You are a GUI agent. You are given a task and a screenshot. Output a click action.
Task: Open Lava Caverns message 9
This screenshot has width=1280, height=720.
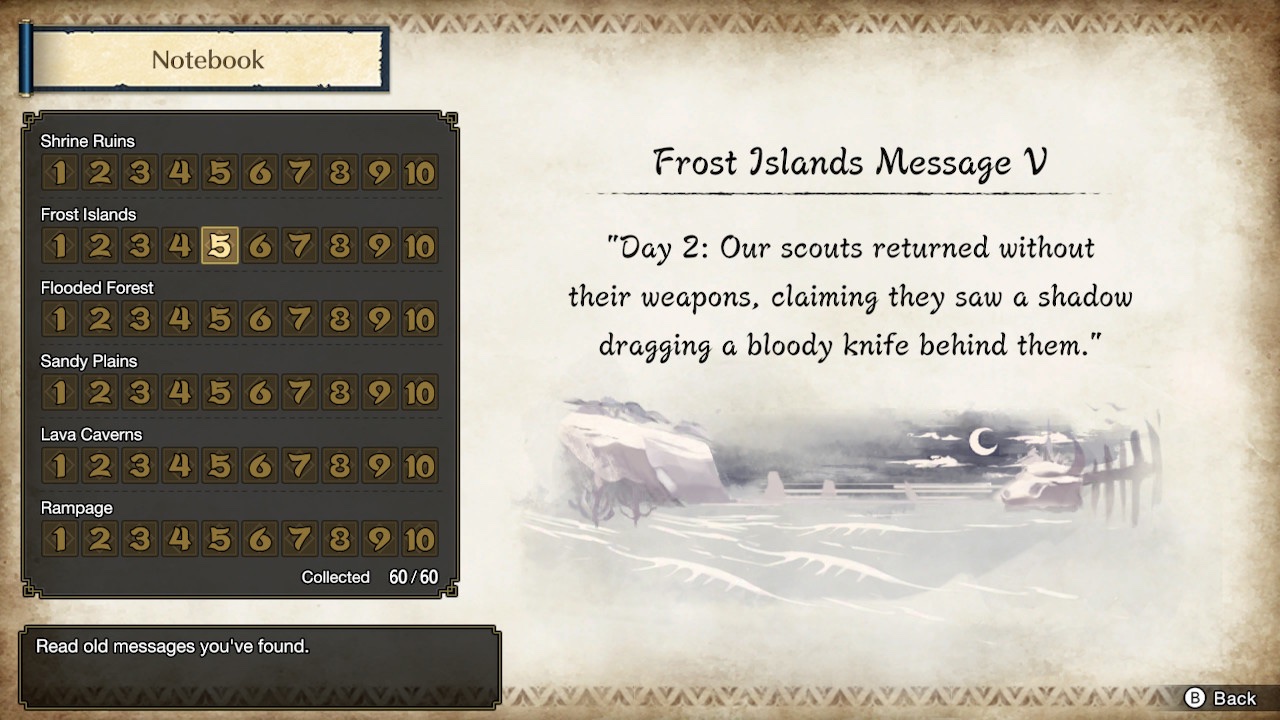click(x=379, y=465)
